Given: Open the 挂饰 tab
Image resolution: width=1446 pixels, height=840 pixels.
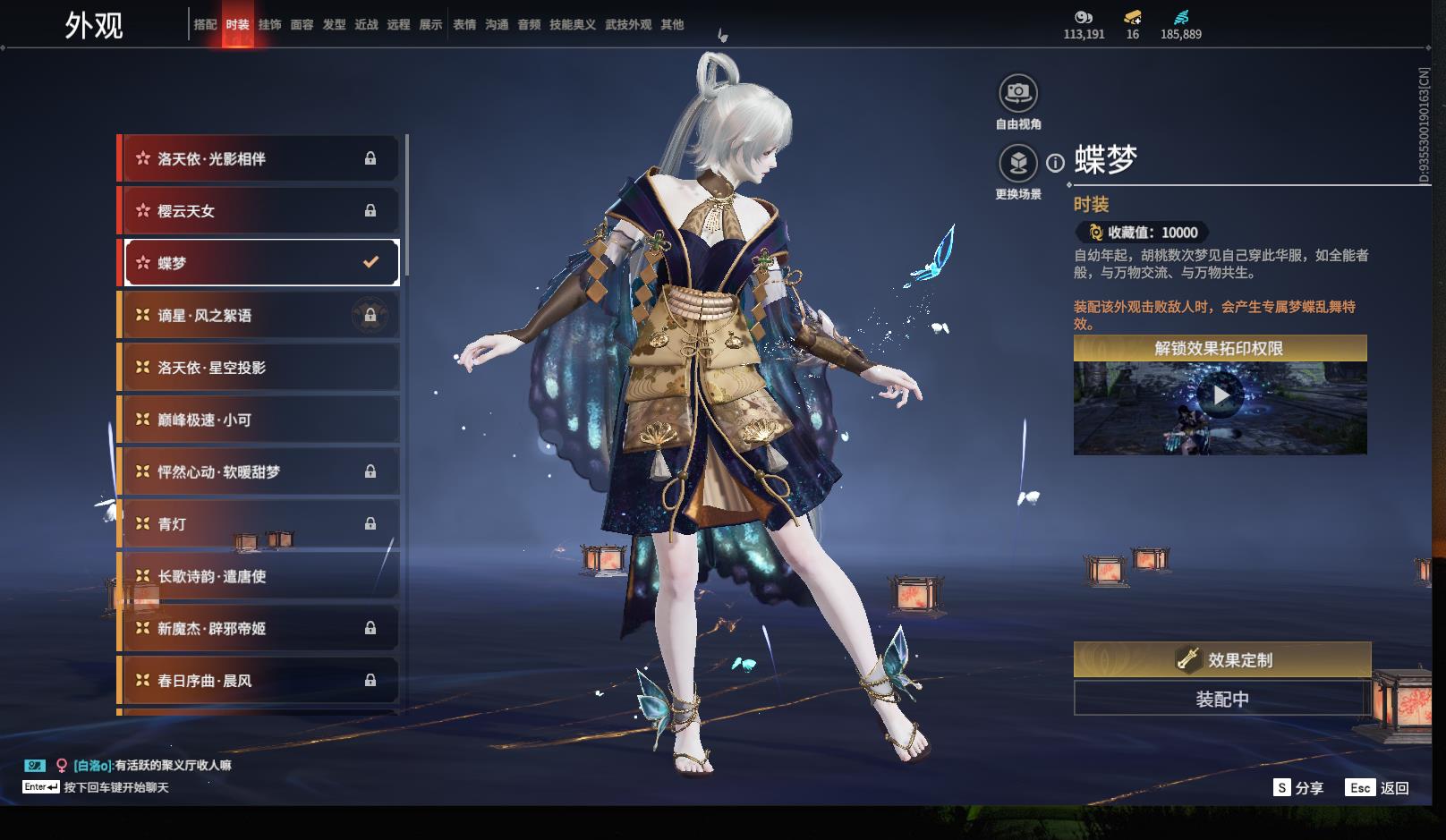Looking at the screenshot, I should 269,25.
